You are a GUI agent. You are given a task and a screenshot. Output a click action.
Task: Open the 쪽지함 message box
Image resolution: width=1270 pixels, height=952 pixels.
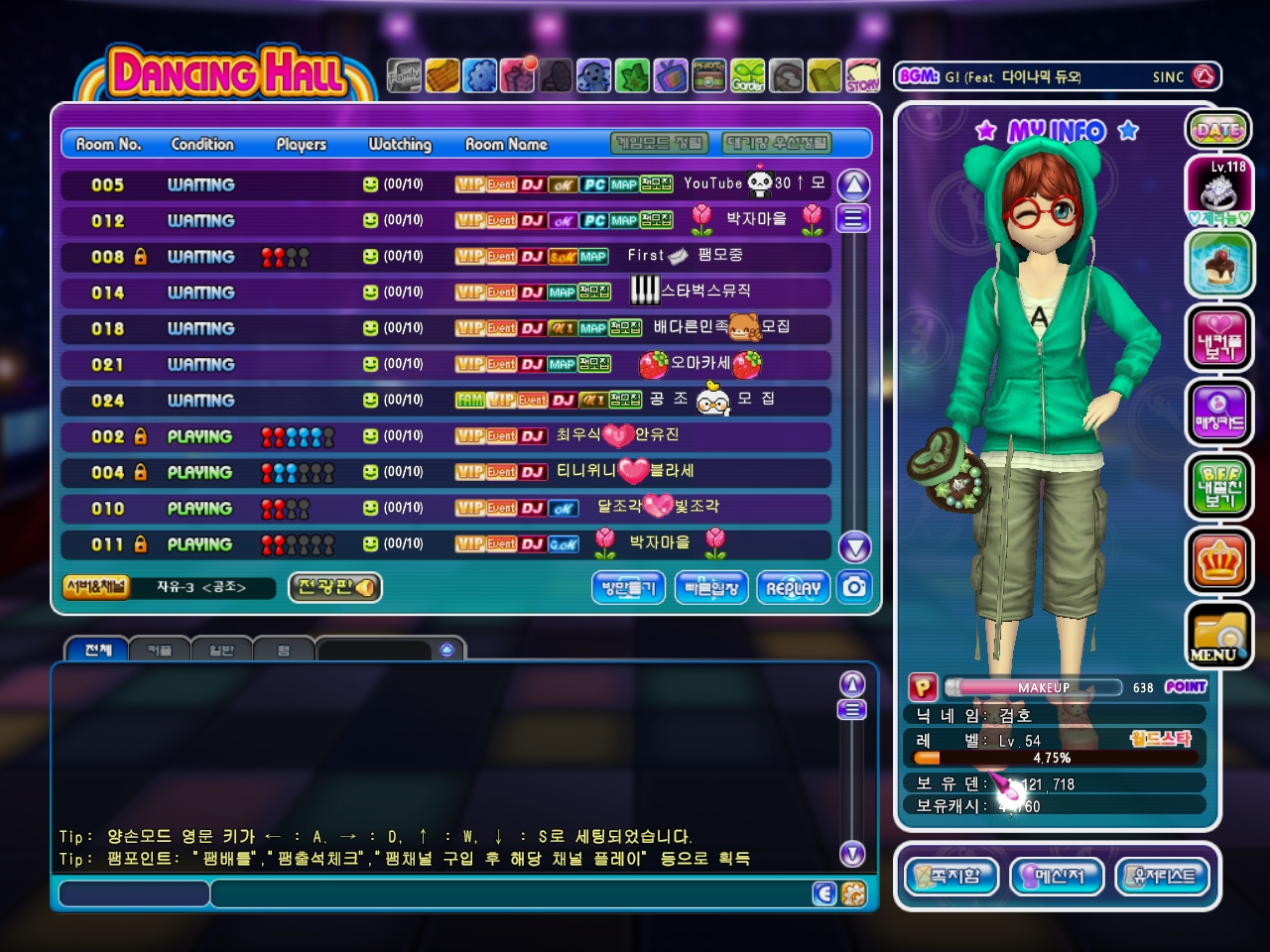point(950,876)
